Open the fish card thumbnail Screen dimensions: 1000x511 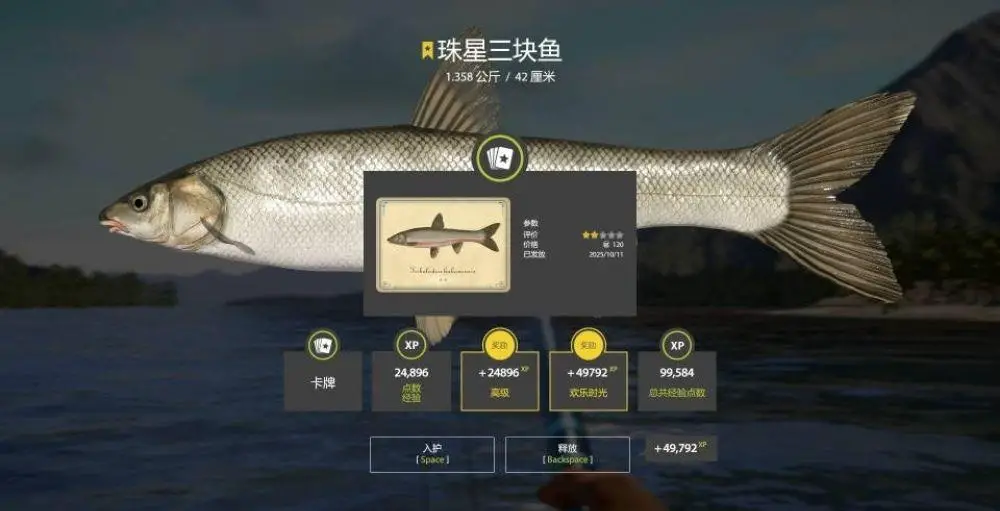click(x=443, y=245)
